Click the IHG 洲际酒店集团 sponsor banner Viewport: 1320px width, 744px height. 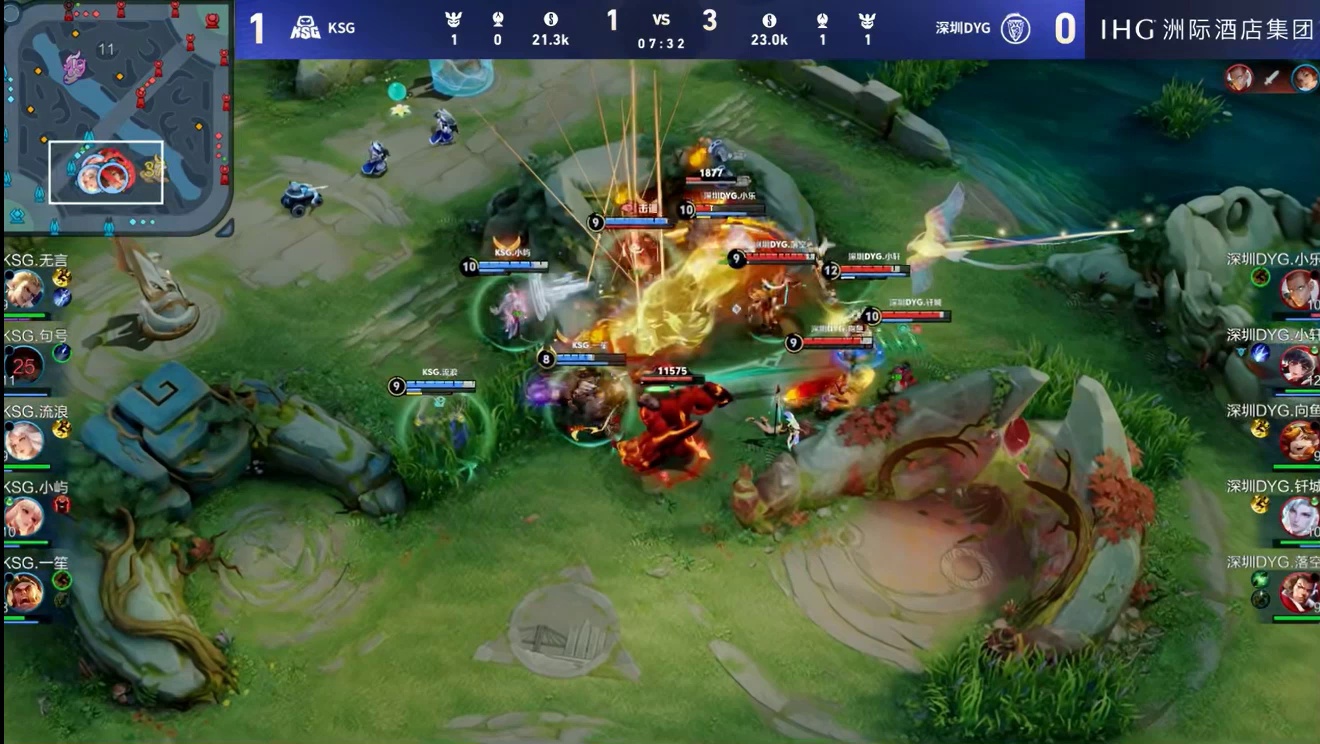[x=1206, y=29]
